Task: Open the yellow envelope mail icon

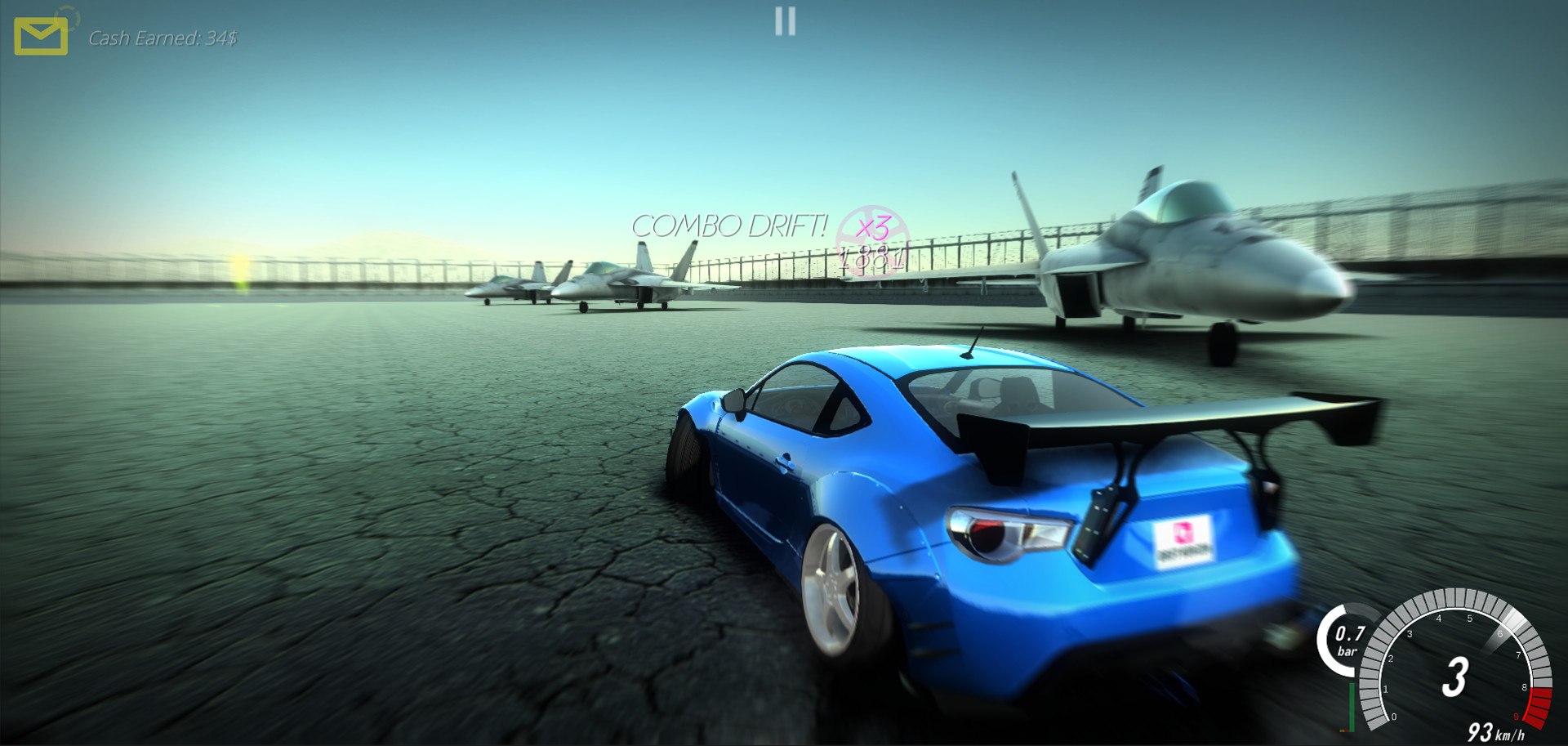Action: click(41, 37)
